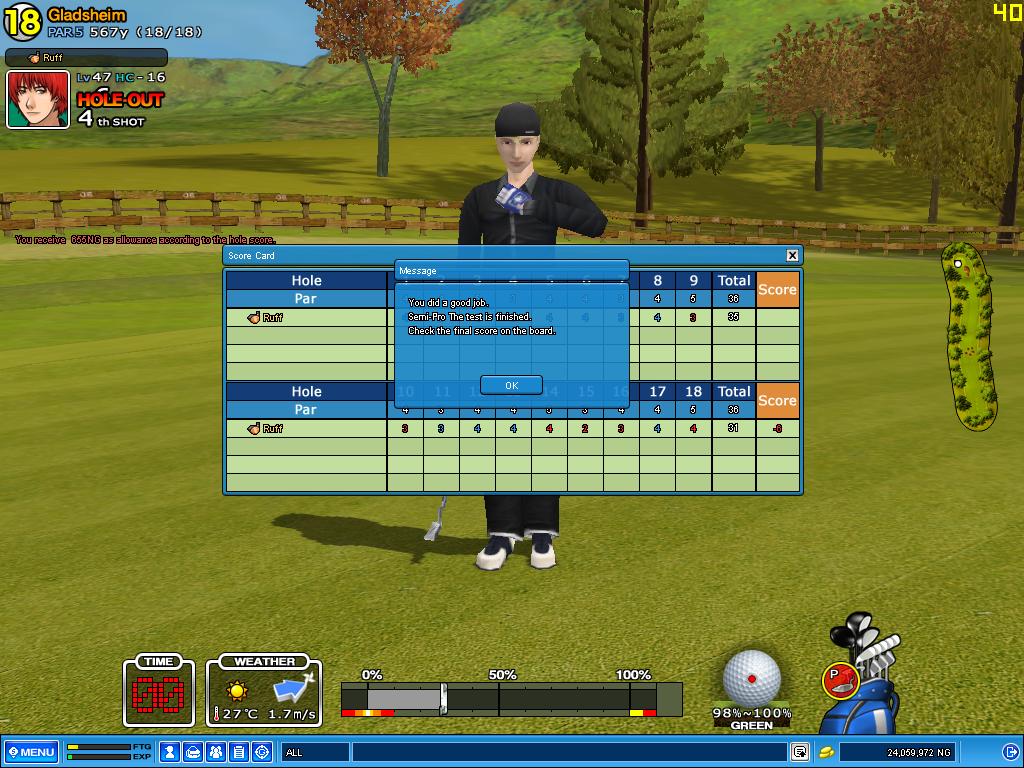
Task: Click the golf ball impact point
Action: tap(752, 678)
